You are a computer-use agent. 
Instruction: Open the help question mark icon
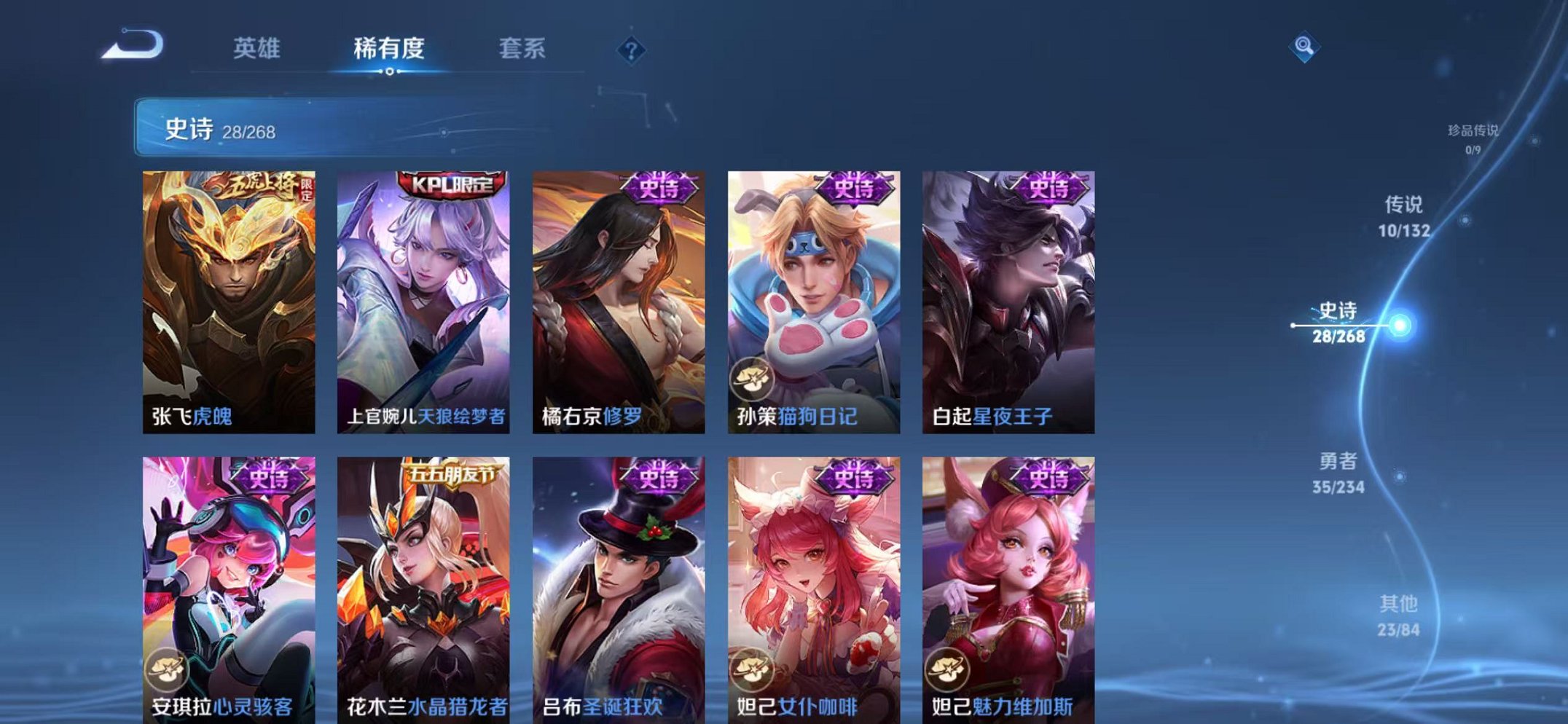pos(631,50)
